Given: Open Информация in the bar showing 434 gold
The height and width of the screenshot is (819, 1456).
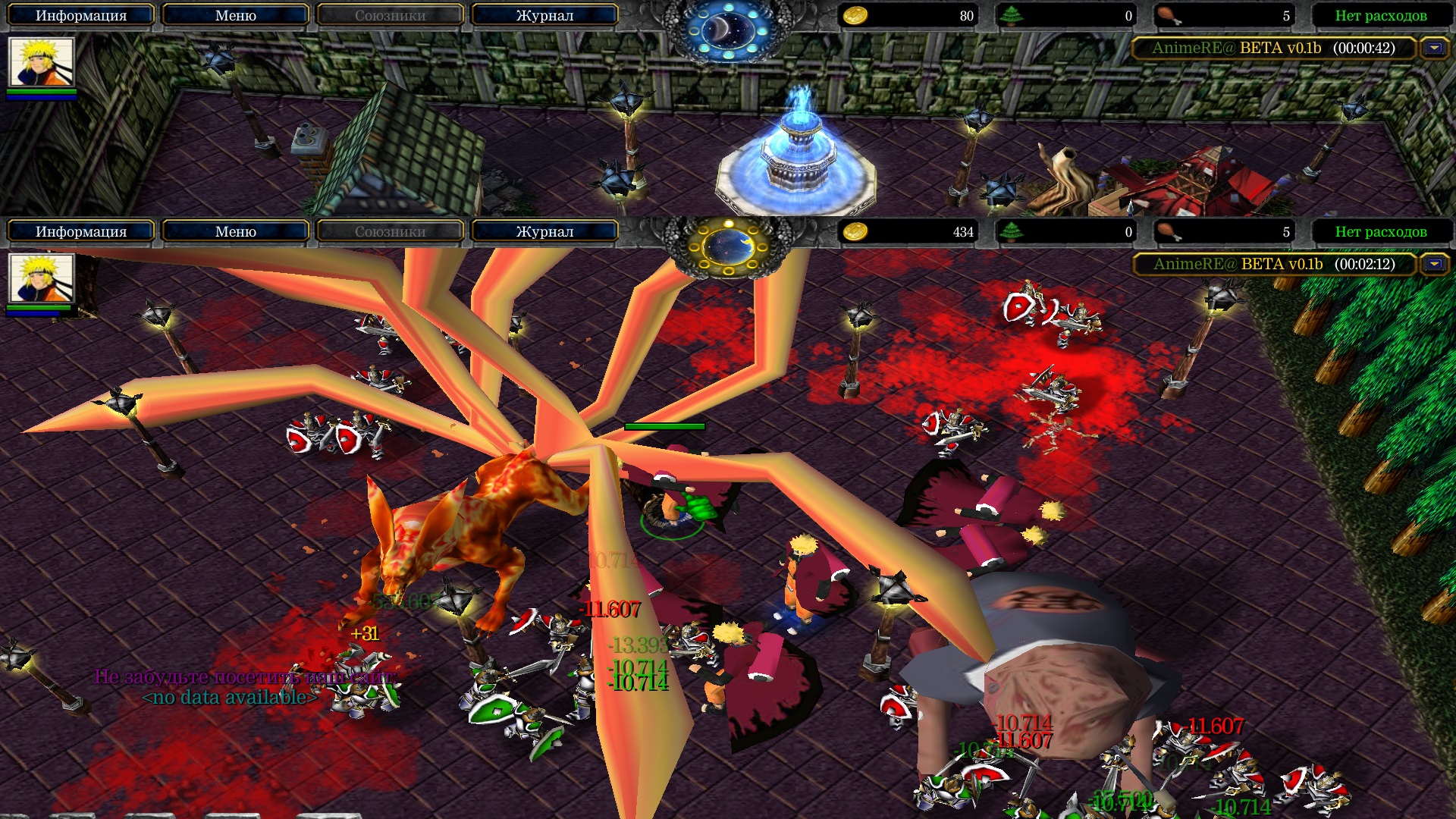Looking at the screenshot, I should click(x=81, y=231).
